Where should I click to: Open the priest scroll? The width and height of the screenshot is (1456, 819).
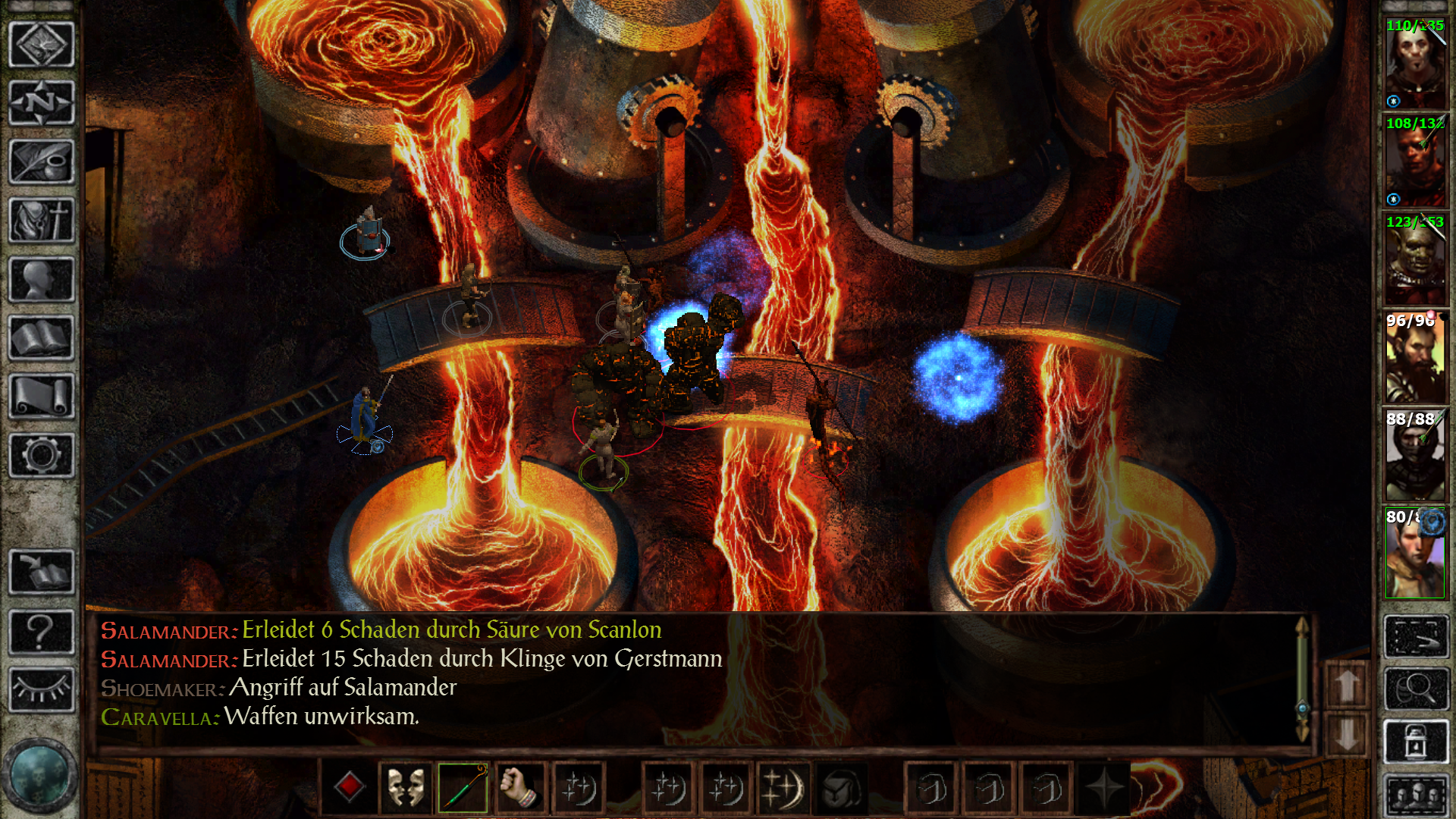(41, 397)
